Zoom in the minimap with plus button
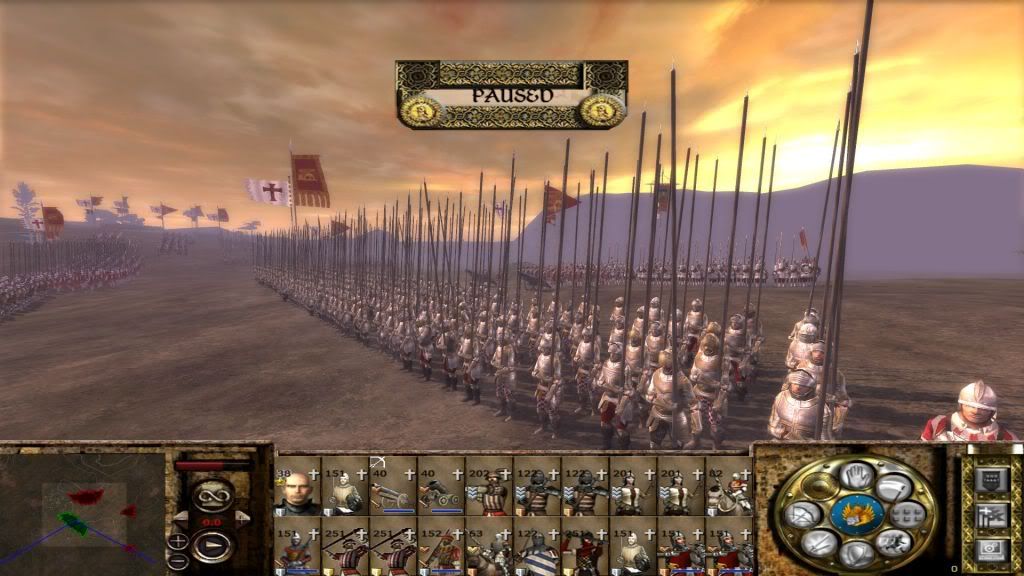This screenshot has width=1024, height=576. tap(178, 541)
